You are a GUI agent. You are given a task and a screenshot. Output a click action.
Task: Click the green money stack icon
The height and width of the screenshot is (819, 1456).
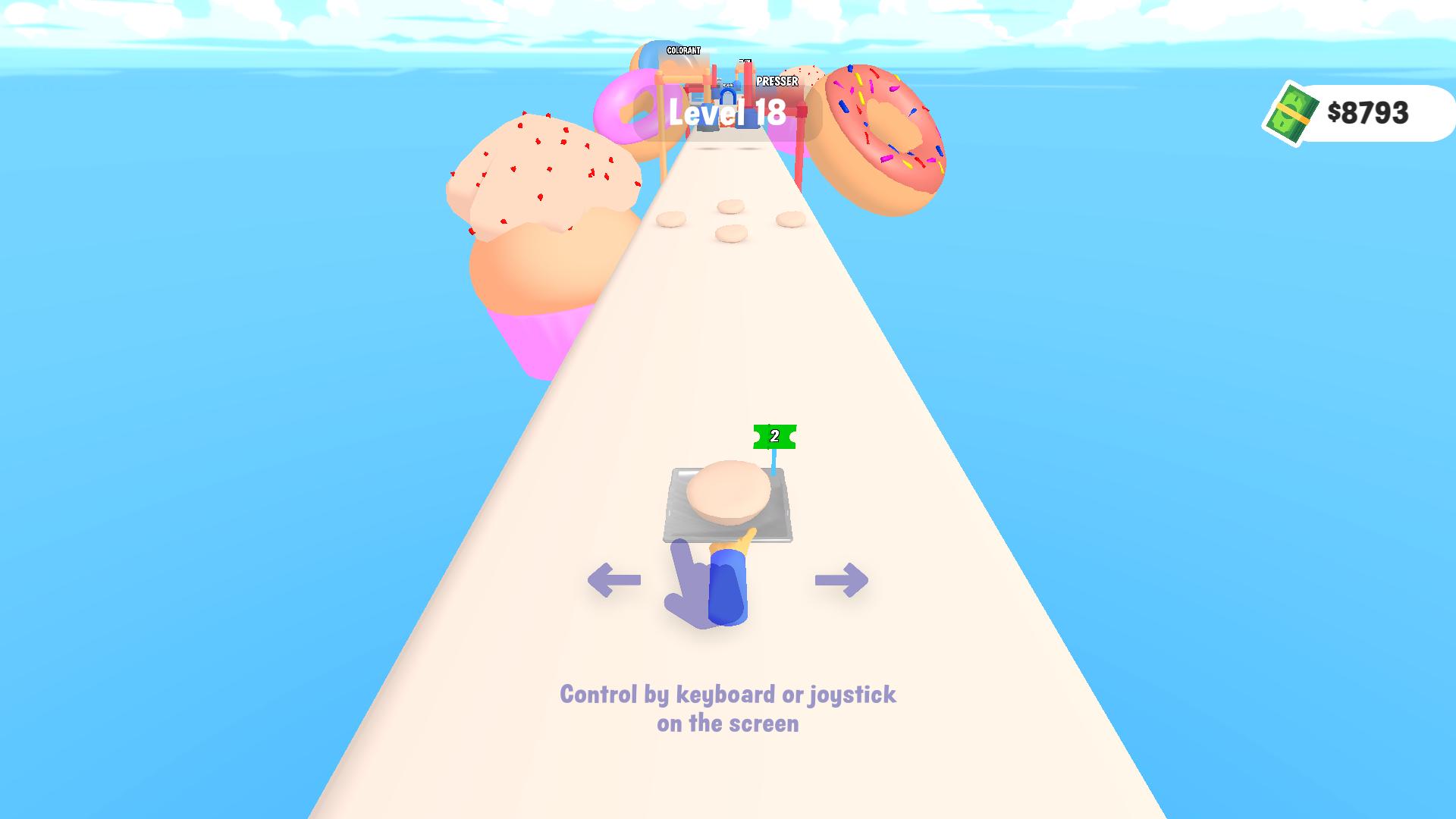point(1294,114)
